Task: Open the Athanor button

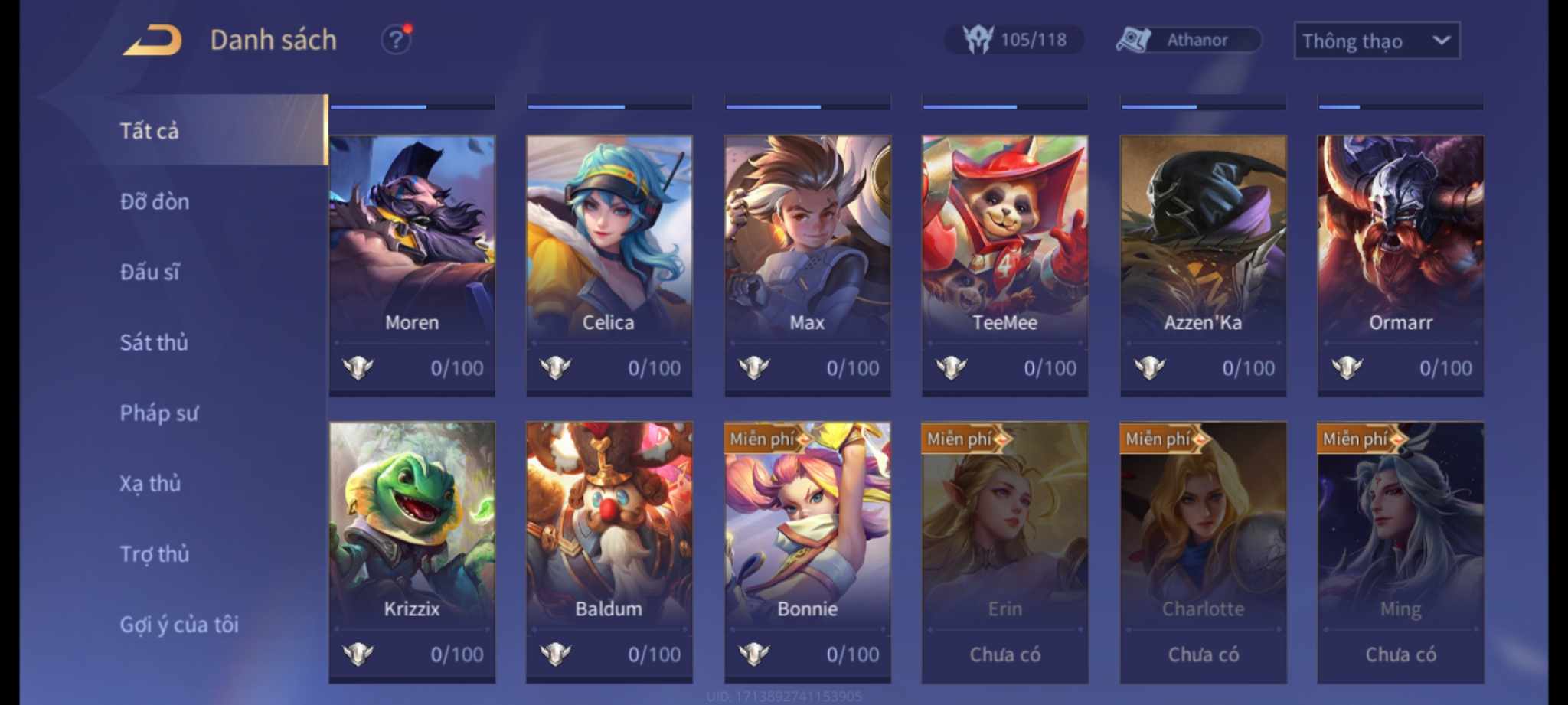Action: tap(1187, 40)
